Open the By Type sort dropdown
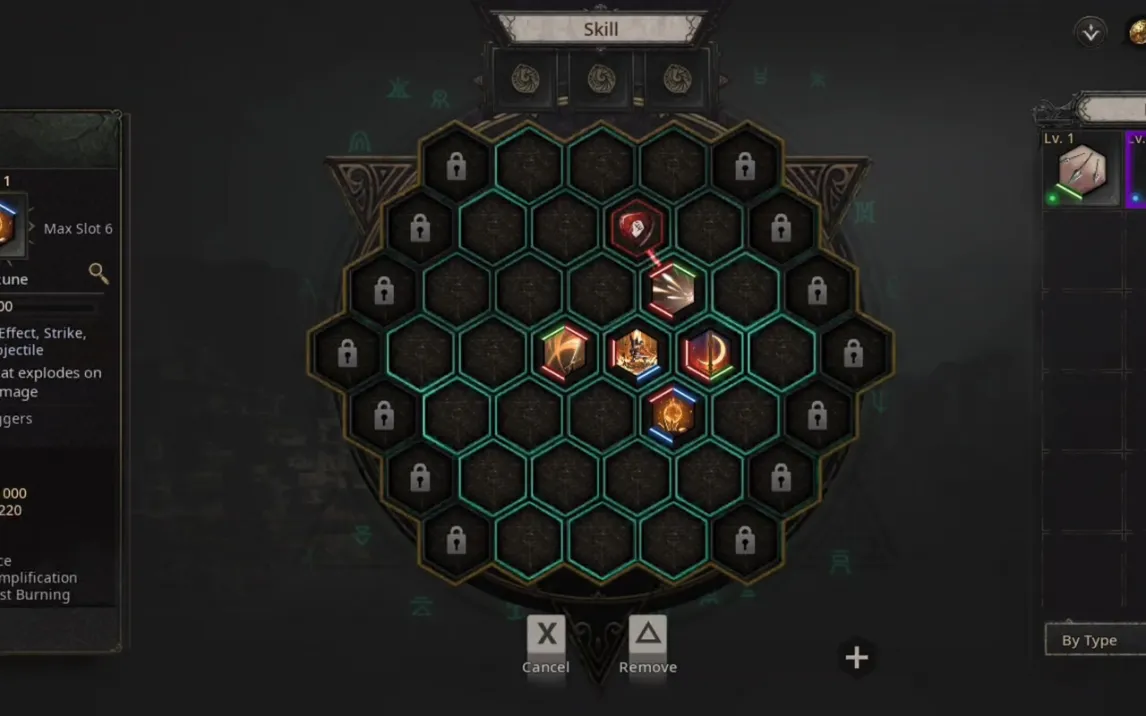This screenshot has height=716, width=1146. [1094, 640]
